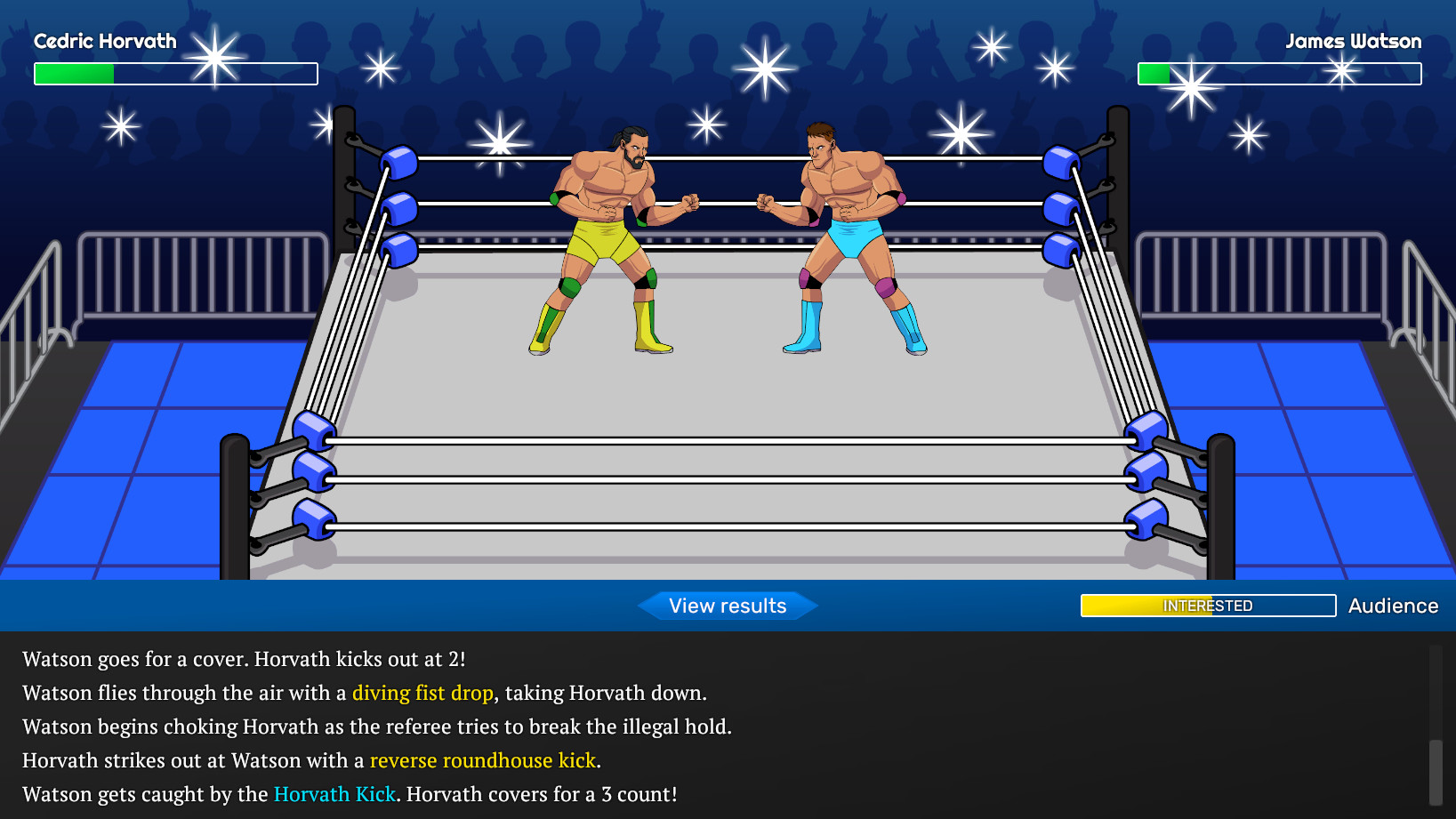Select James Watson's name

tap(1354, 41)
